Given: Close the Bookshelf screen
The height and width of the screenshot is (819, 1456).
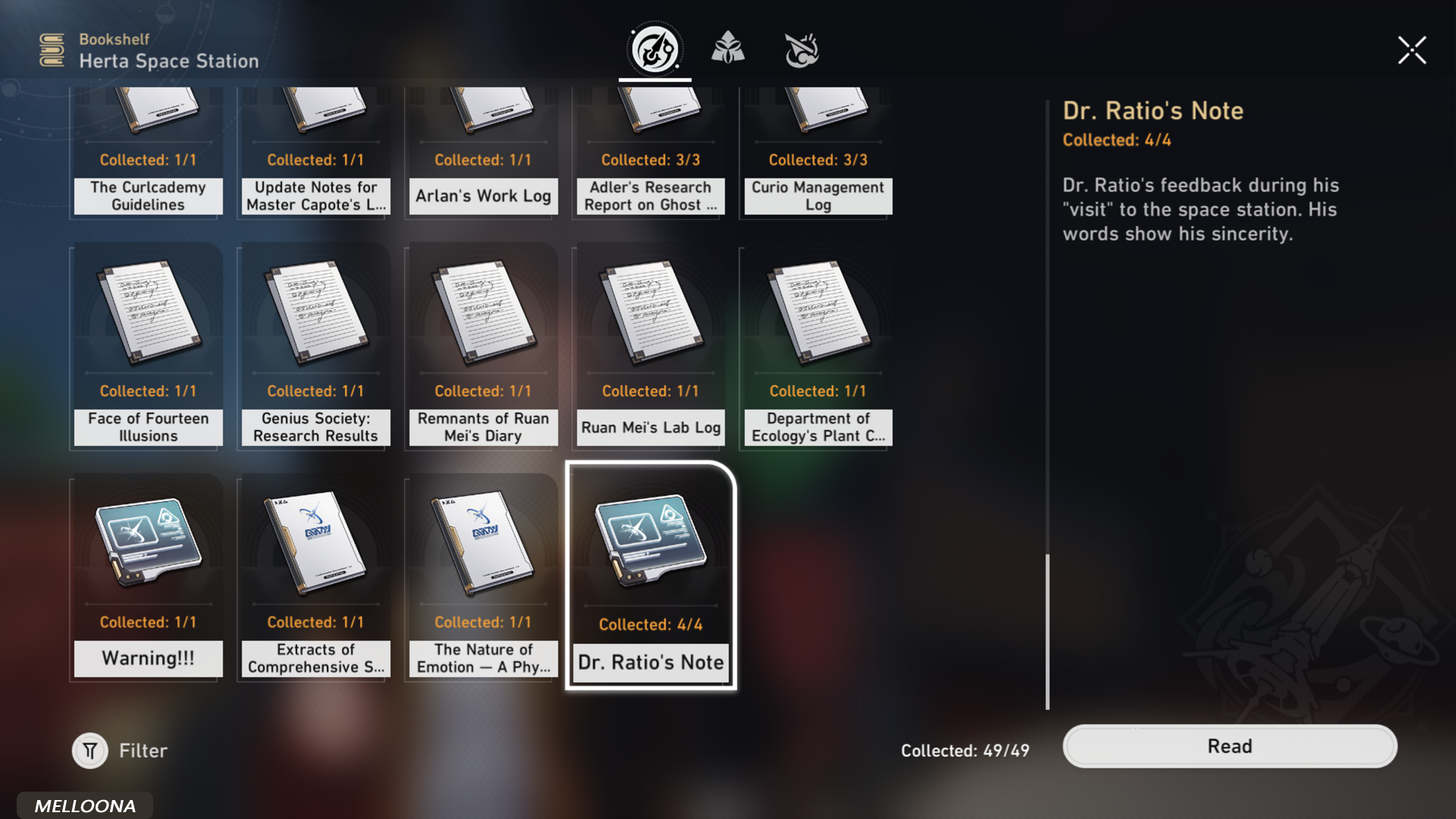Looking at the screenshot, I should (1412, 49).
